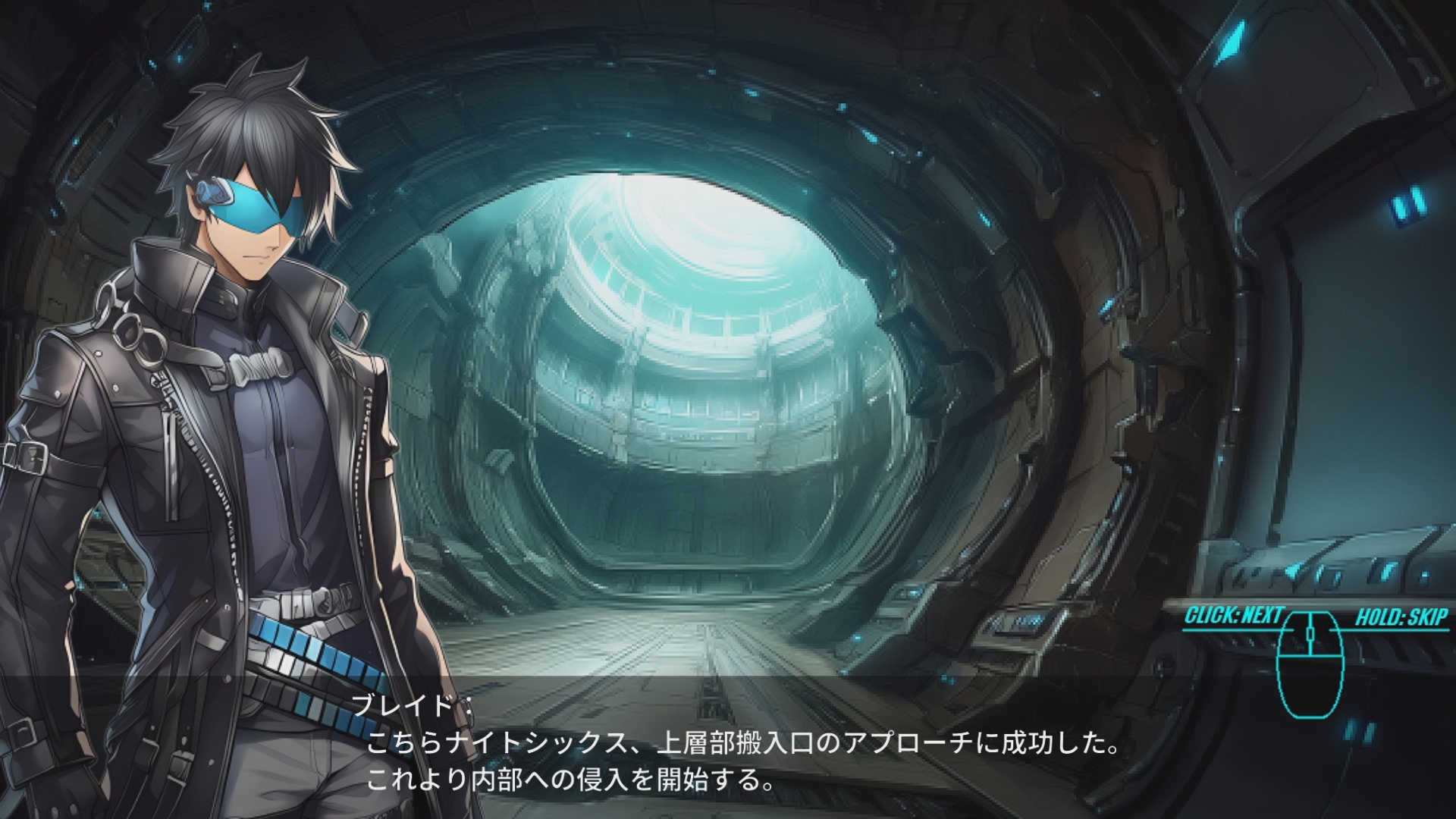Click the CLICK:NEXT mouse prompt indicator
The image size is (1456, 819).
pos(1233,615)
